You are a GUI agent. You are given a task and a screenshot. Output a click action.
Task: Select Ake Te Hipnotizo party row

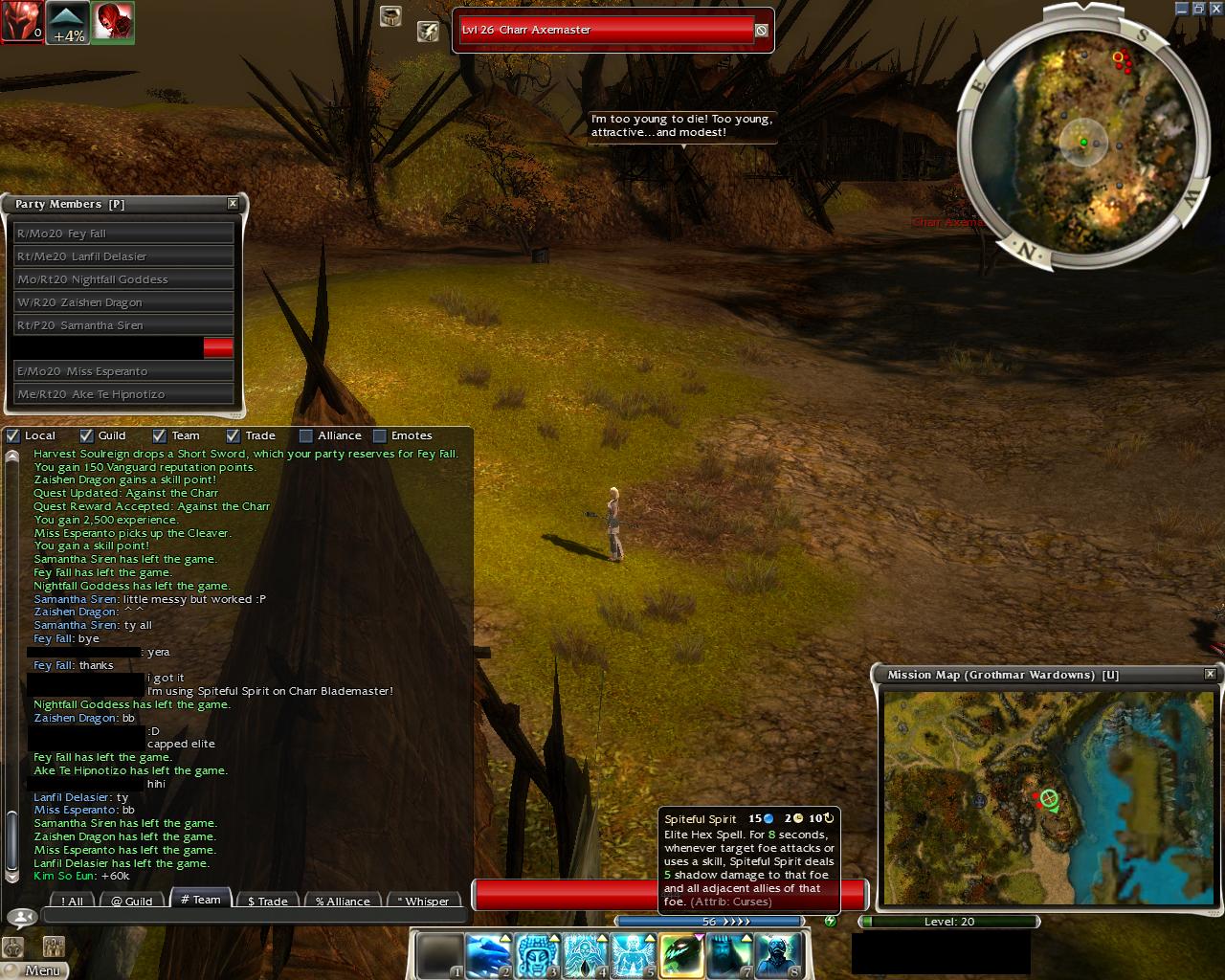123,394
